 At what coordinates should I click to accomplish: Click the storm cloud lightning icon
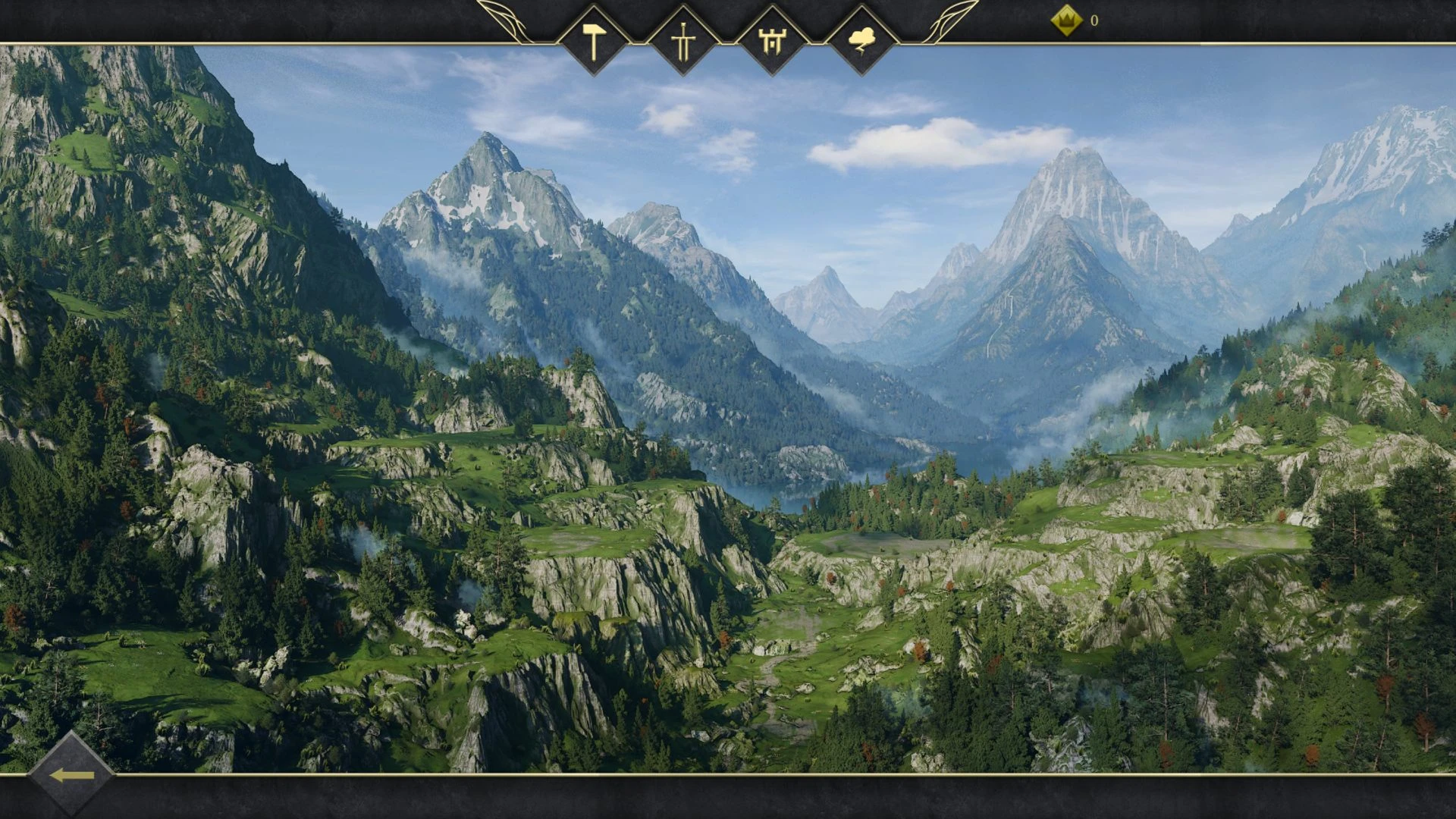point(861,40)
